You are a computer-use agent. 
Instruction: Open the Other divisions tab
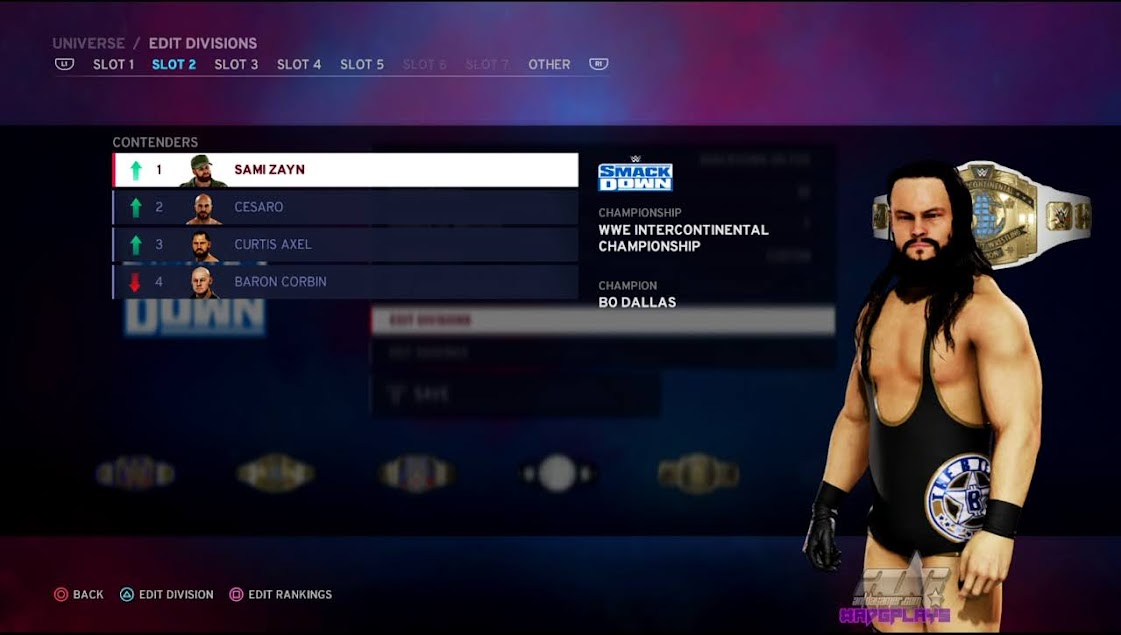pyautogui.click(x=549, y=64)
